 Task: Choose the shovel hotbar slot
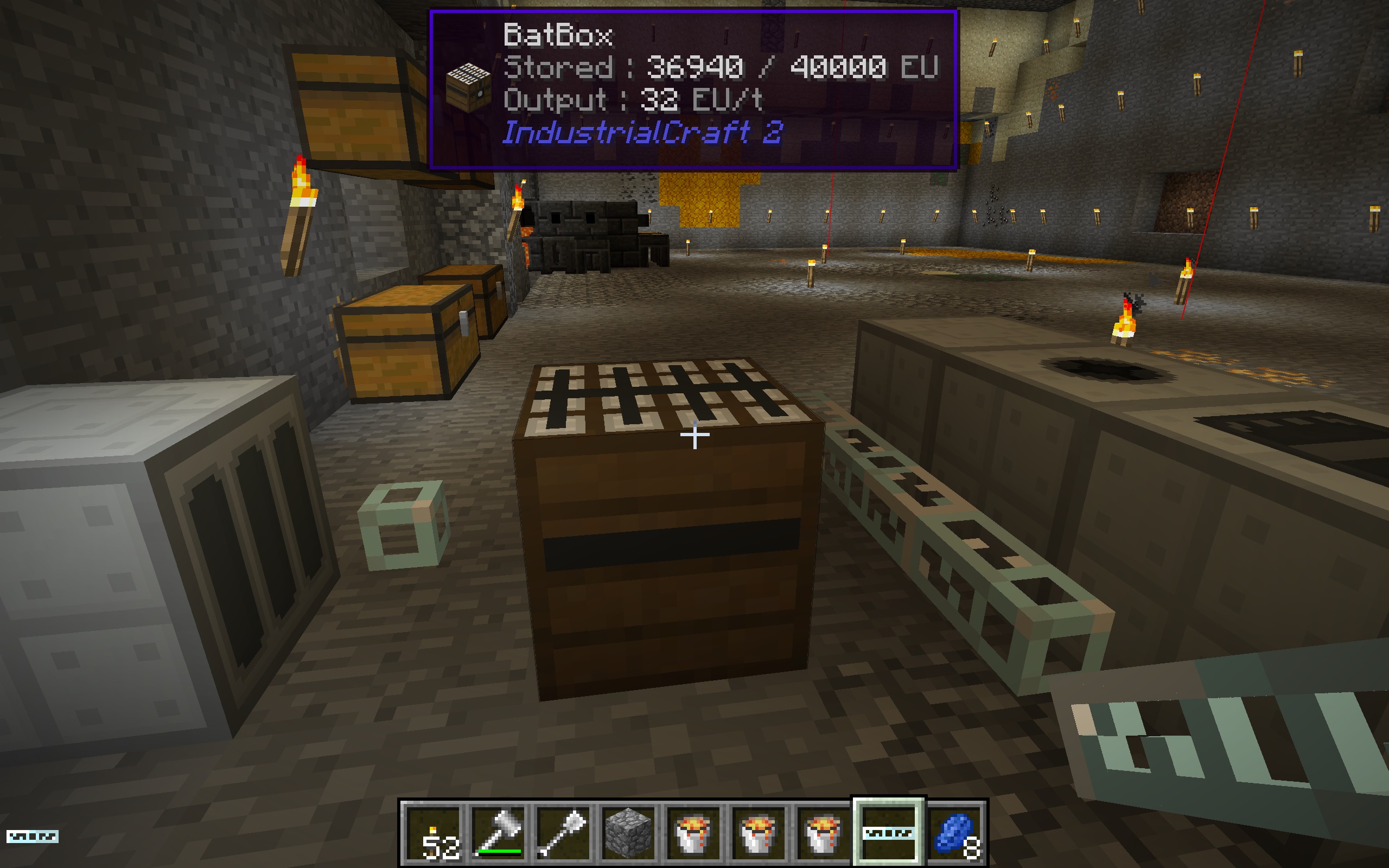click(564, 833)
